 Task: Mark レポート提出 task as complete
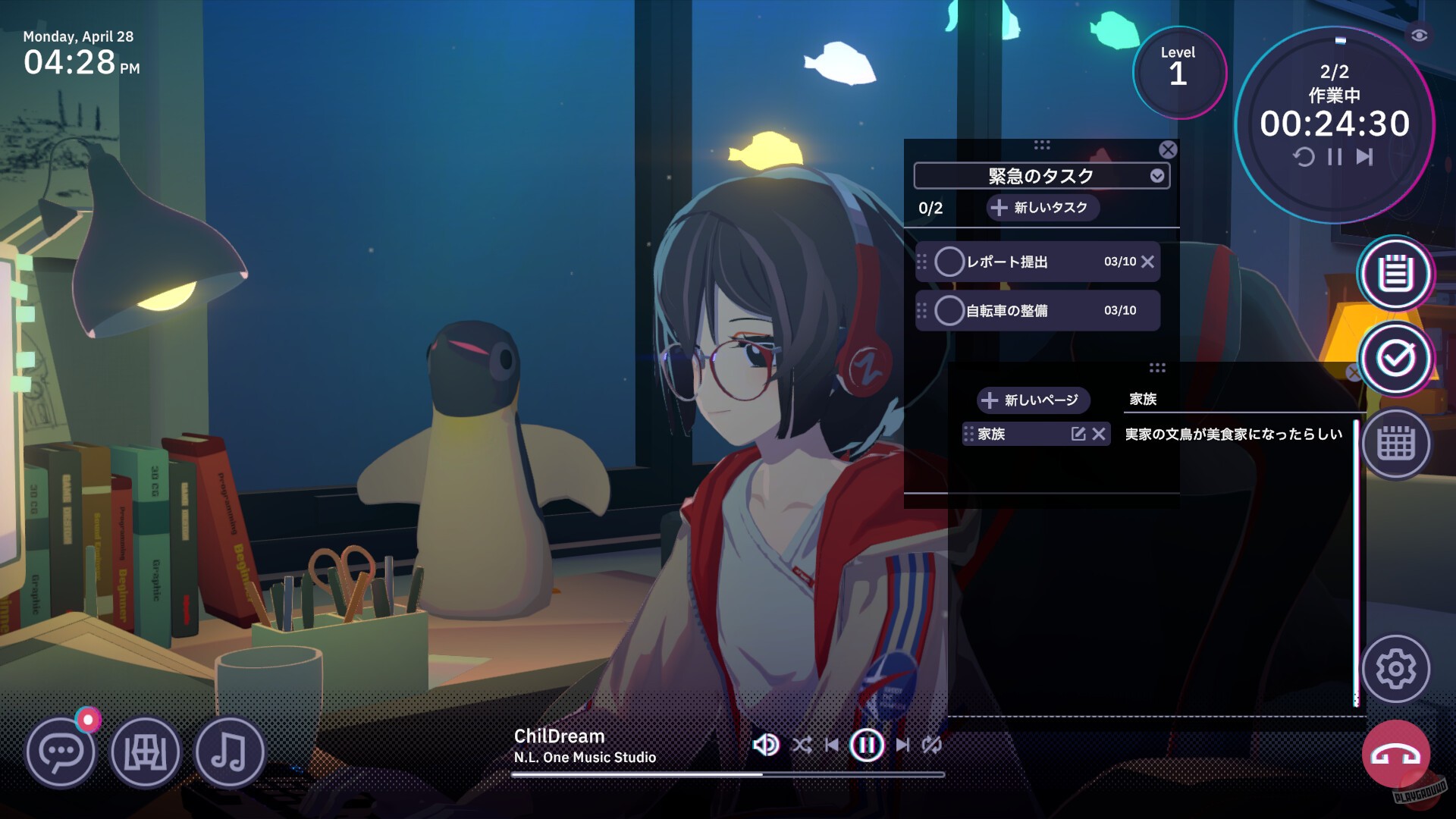point(949,262)
